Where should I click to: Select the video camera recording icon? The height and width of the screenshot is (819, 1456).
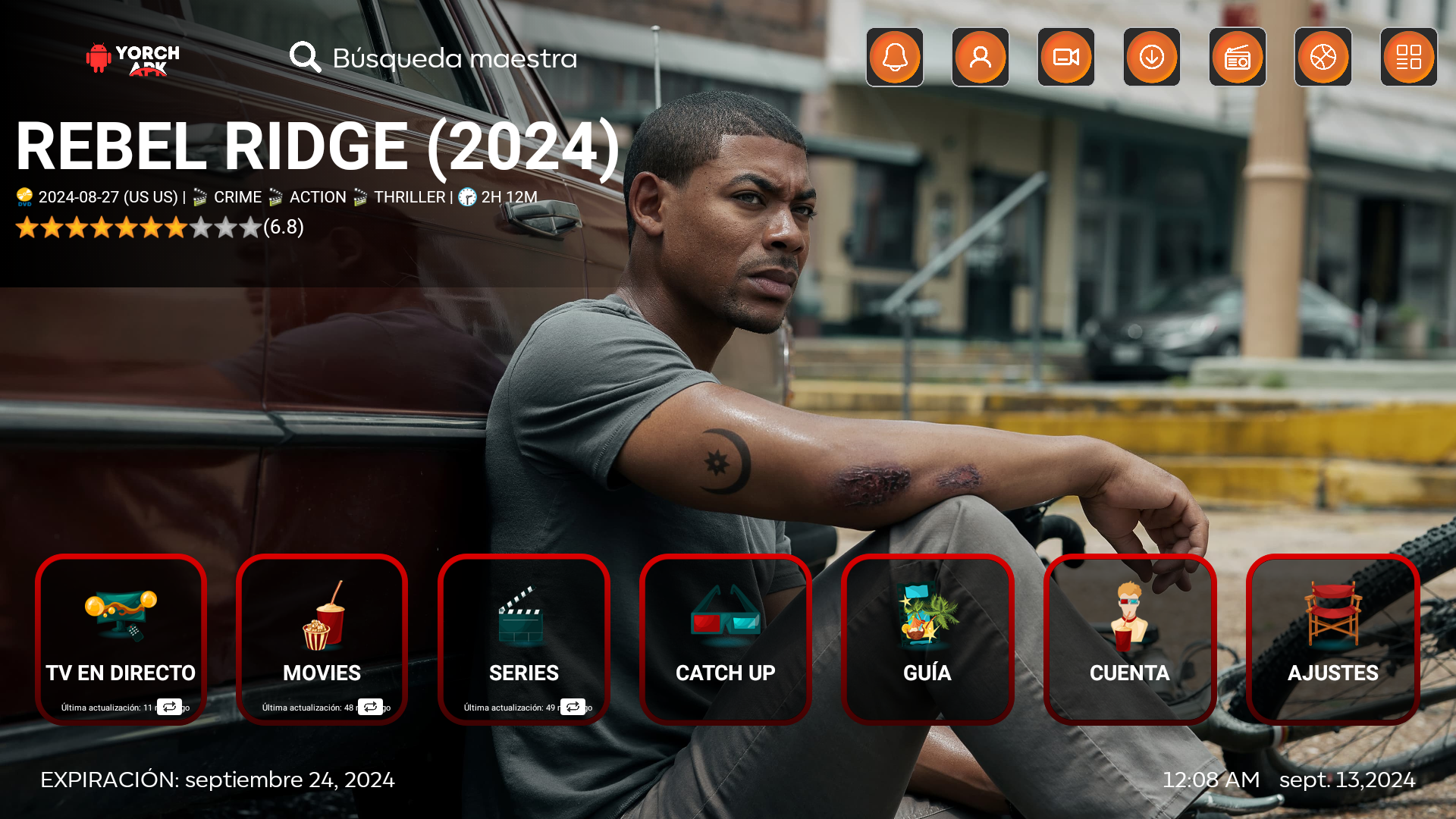[x=1066, y=58]
